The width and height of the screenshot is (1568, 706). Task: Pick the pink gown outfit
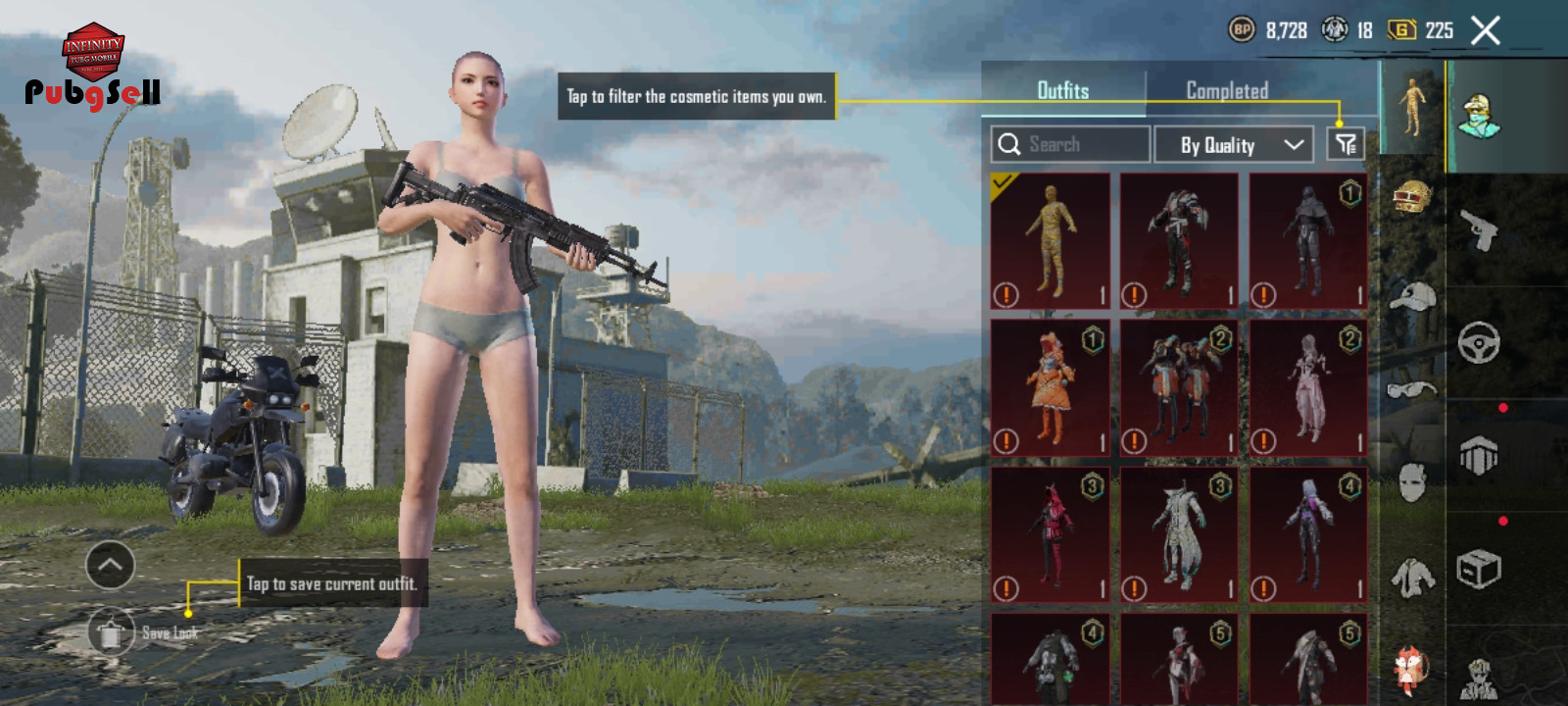[x=1308, y=388]
